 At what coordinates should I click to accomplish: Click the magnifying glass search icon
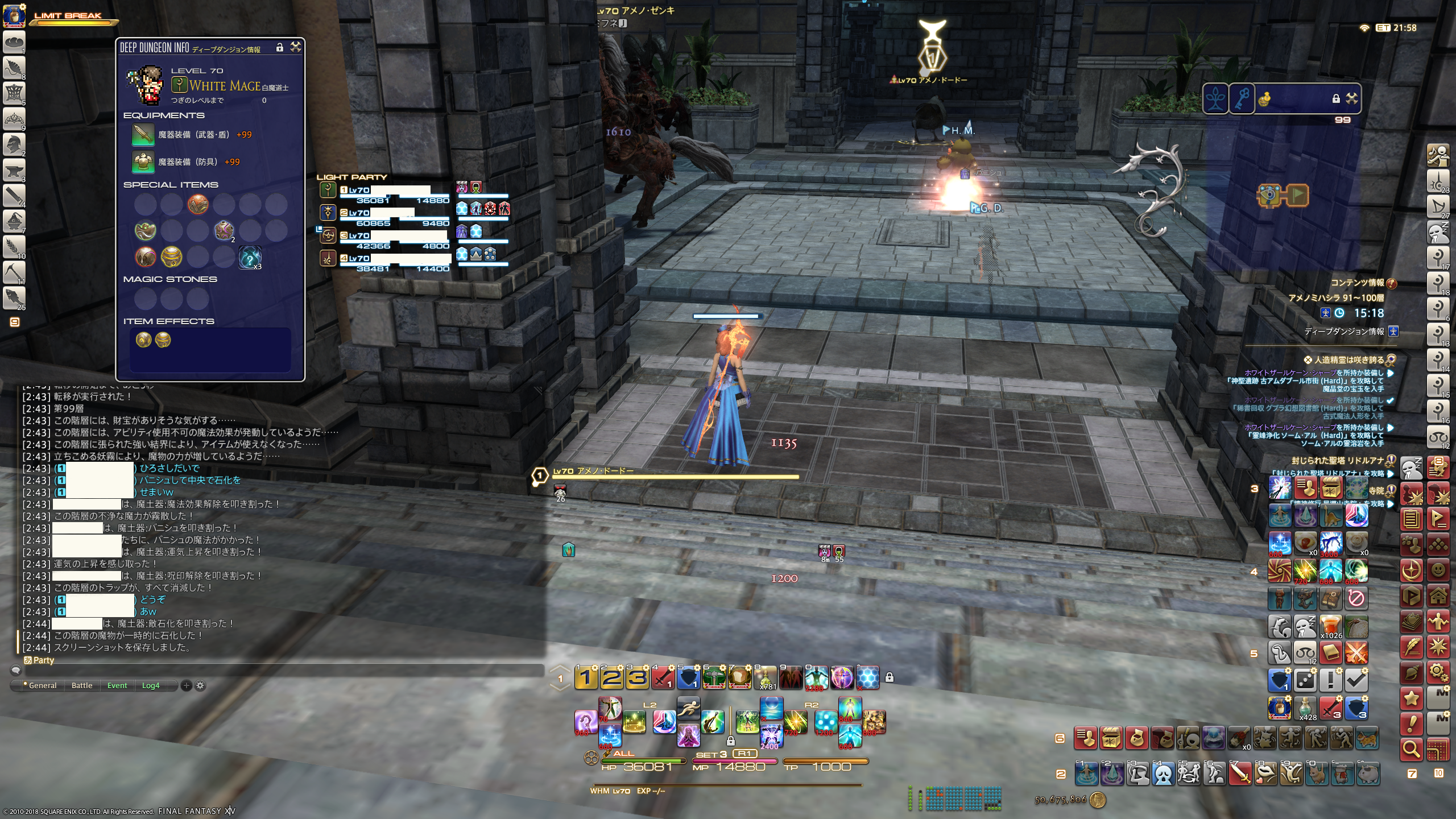click(x=1412, y=750)
